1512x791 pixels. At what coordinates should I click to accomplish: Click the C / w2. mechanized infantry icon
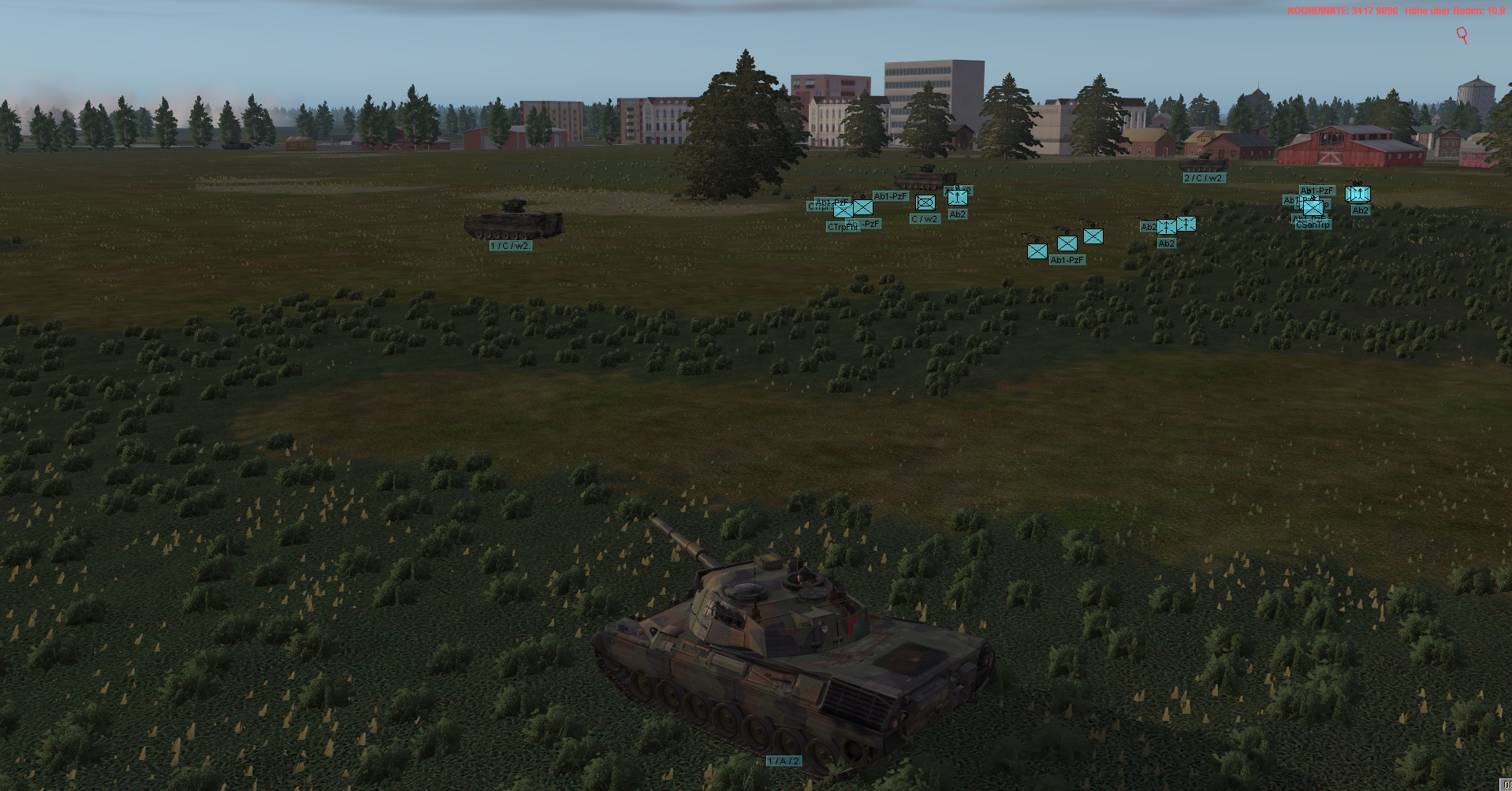[x=925, y=203]
